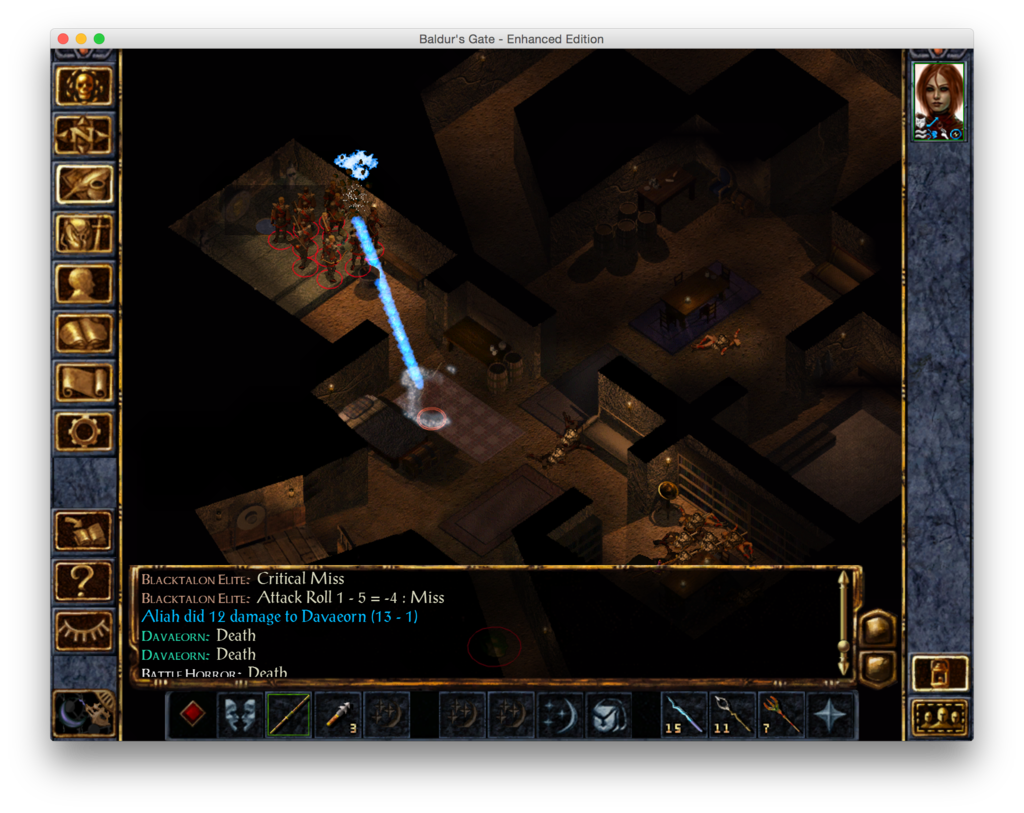Toggle the closed-eye highlight button
The height and width of the screenshot is (813, 1024).
tap(84, 629)
